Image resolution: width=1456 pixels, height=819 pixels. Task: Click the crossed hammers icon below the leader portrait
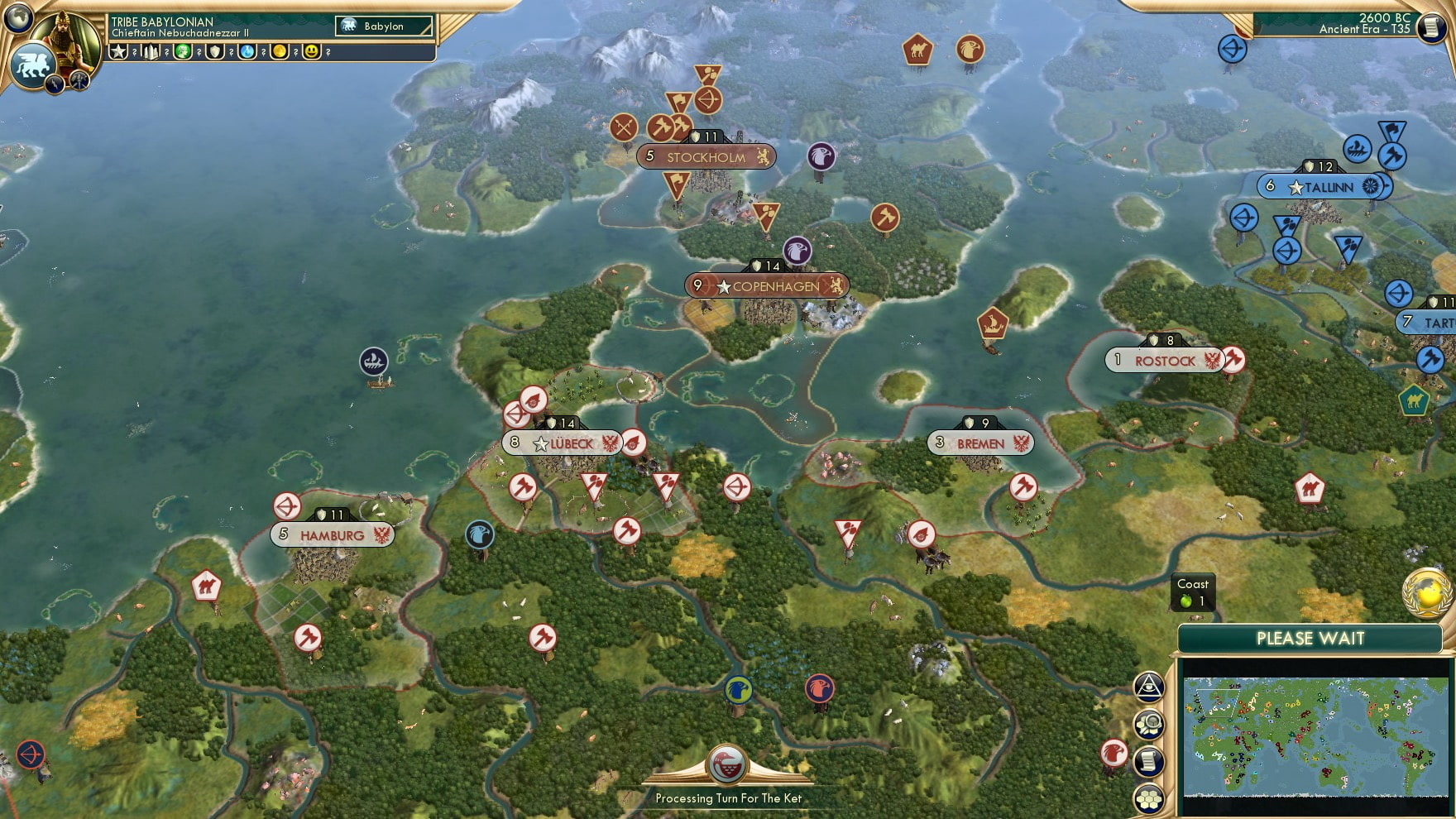79,80
